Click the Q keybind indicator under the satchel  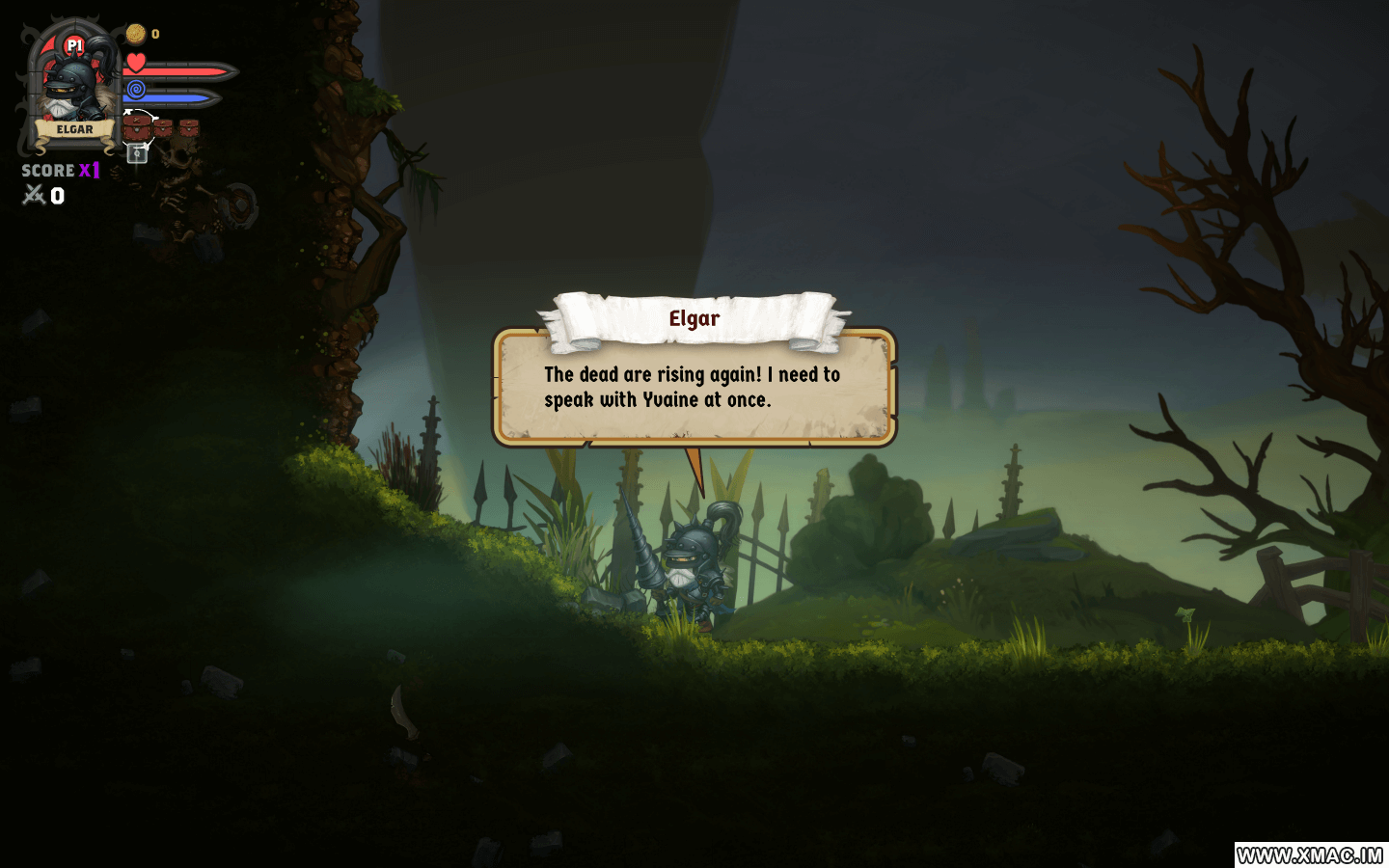point(136,152)
